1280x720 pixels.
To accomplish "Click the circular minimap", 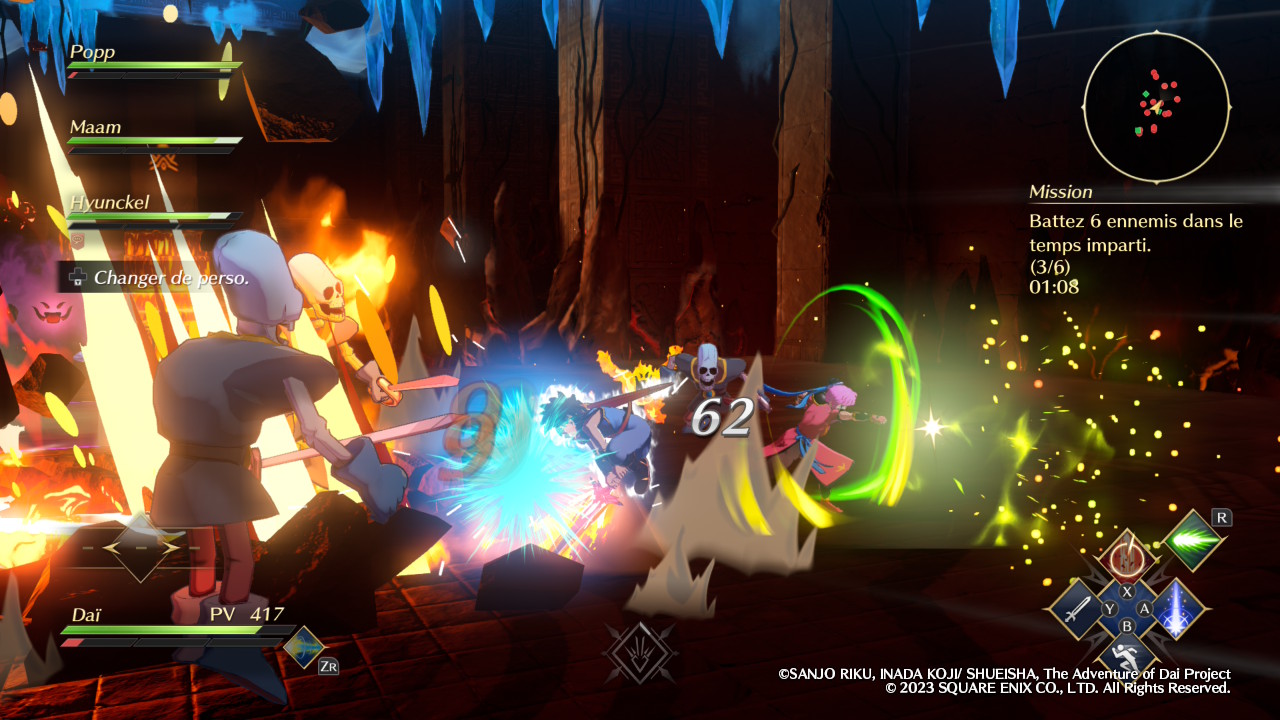I will tap(1156, 106).
